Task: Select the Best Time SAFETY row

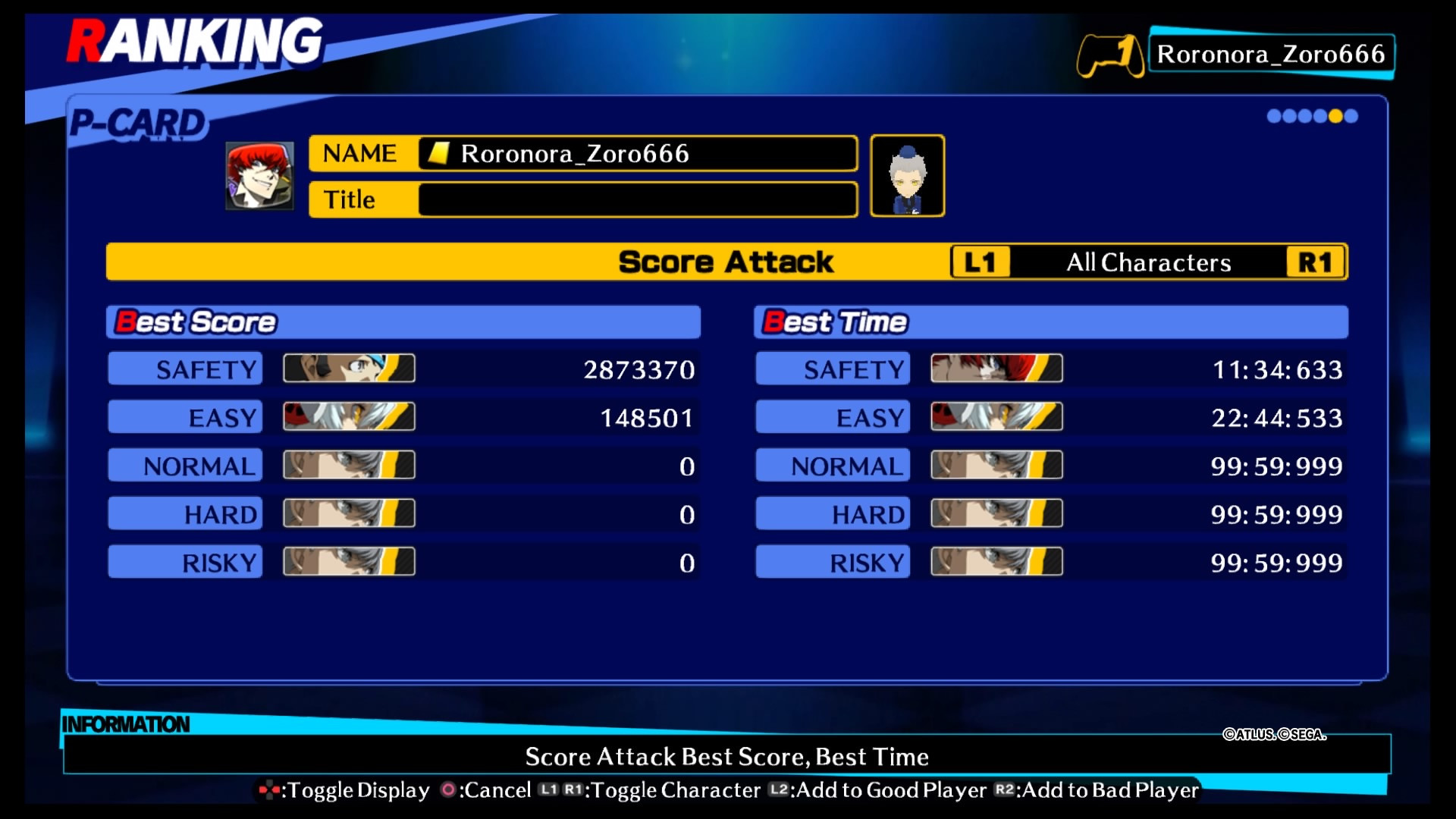Action: click(1051, 369)
